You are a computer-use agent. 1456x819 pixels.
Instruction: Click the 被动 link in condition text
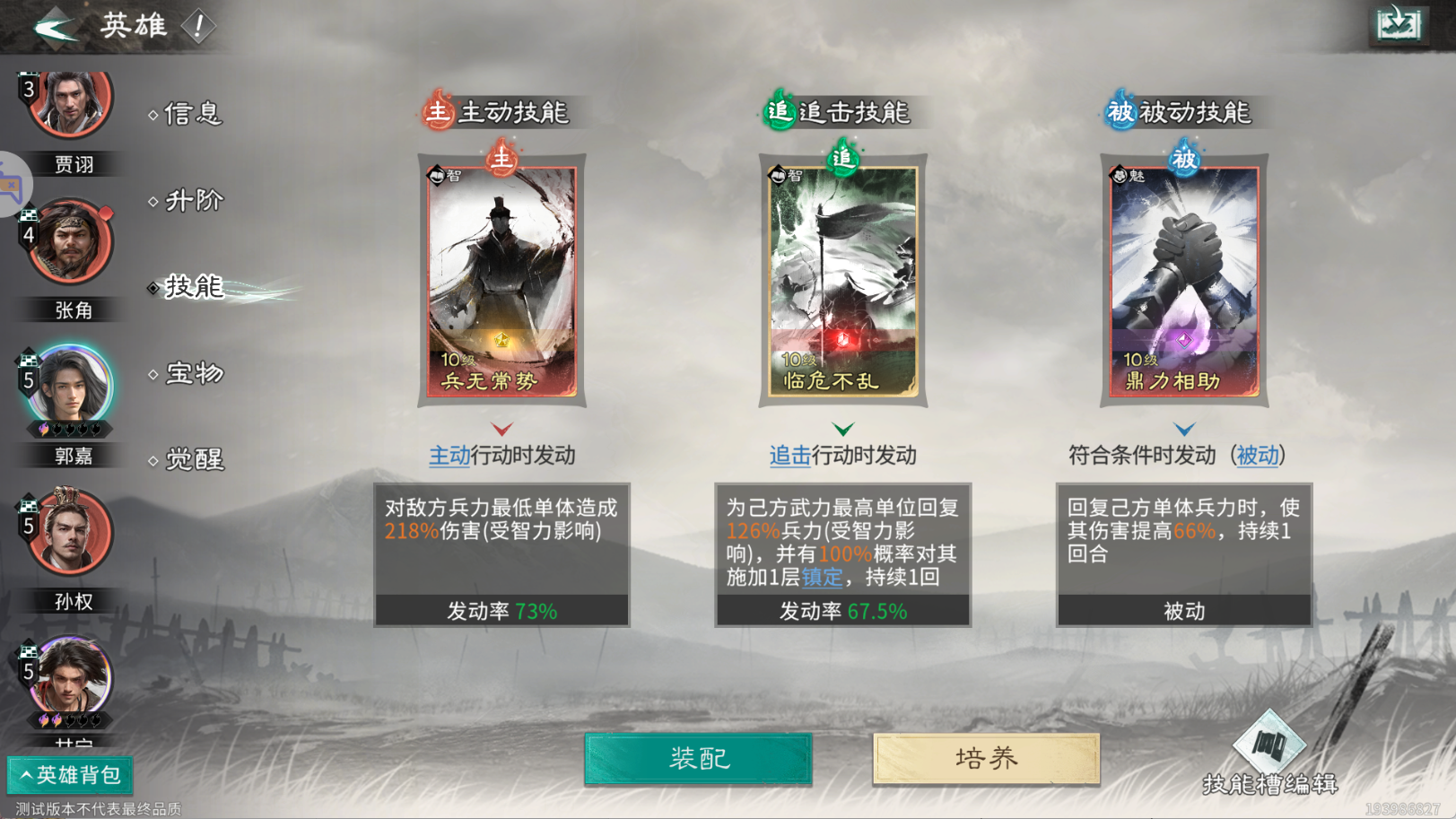tap(1259, 456)
